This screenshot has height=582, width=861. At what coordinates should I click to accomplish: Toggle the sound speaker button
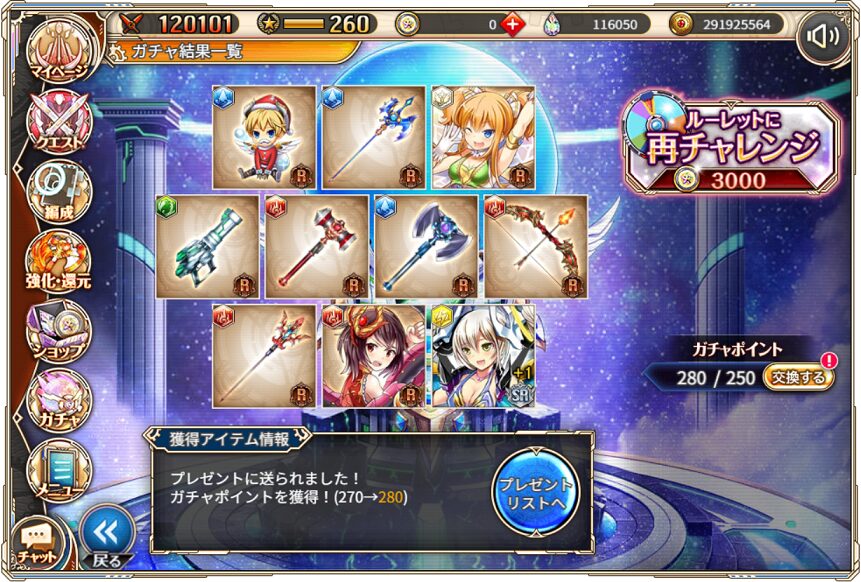(x=823, y=38)
